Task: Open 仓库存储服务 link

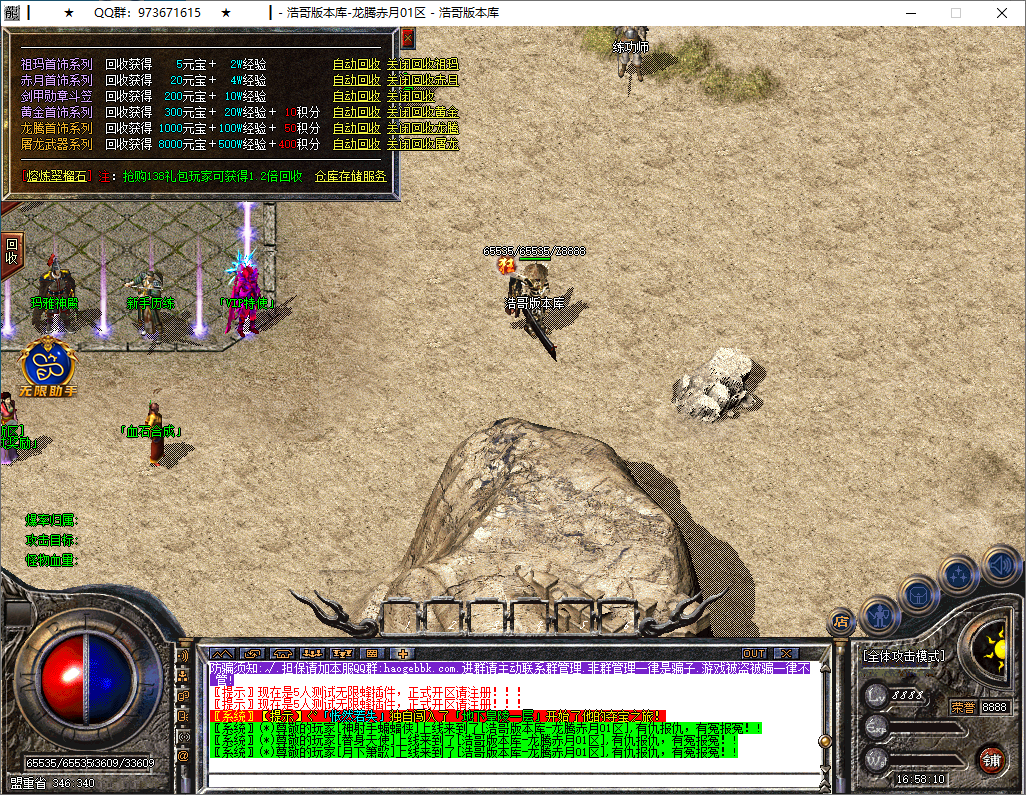Action: (x=350, y=176)
